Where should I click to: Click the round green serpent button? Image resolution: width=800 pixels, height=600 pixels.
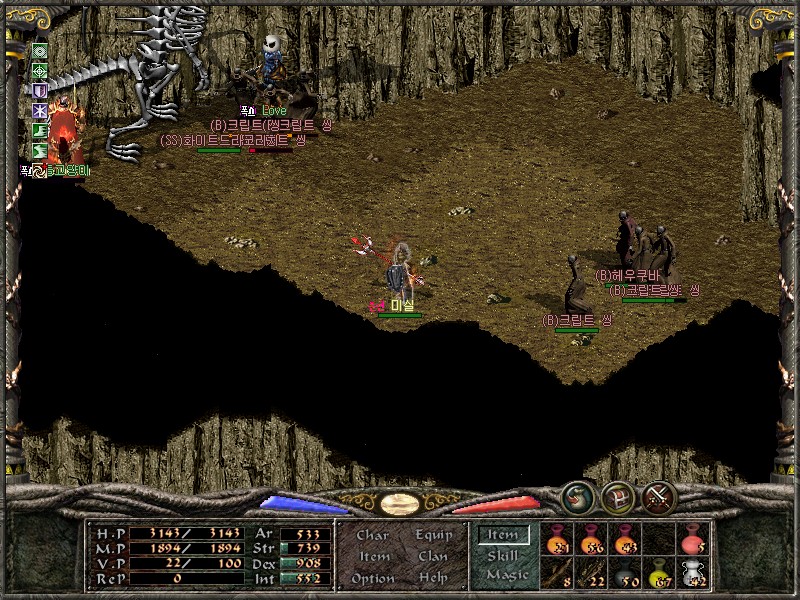pyautogui.click(x=576, y=497)
